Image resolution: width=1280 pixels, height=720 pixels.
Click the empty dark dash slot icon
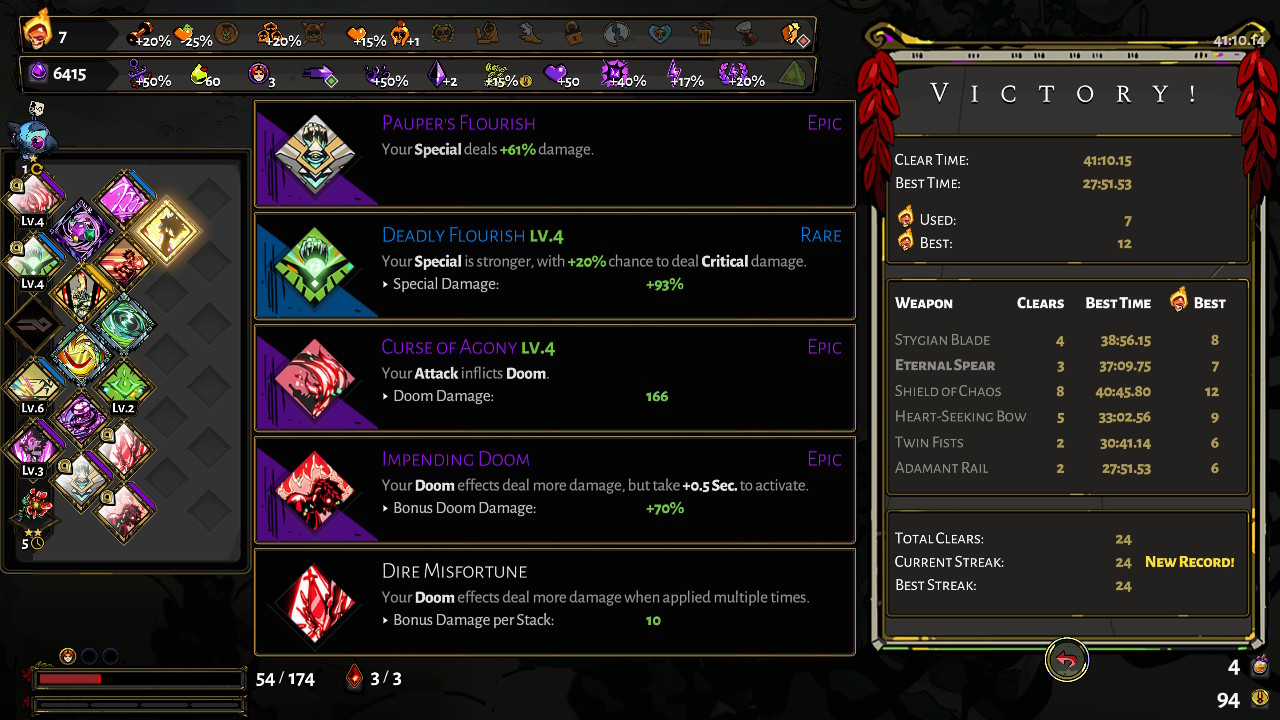[x=34, y=325]
